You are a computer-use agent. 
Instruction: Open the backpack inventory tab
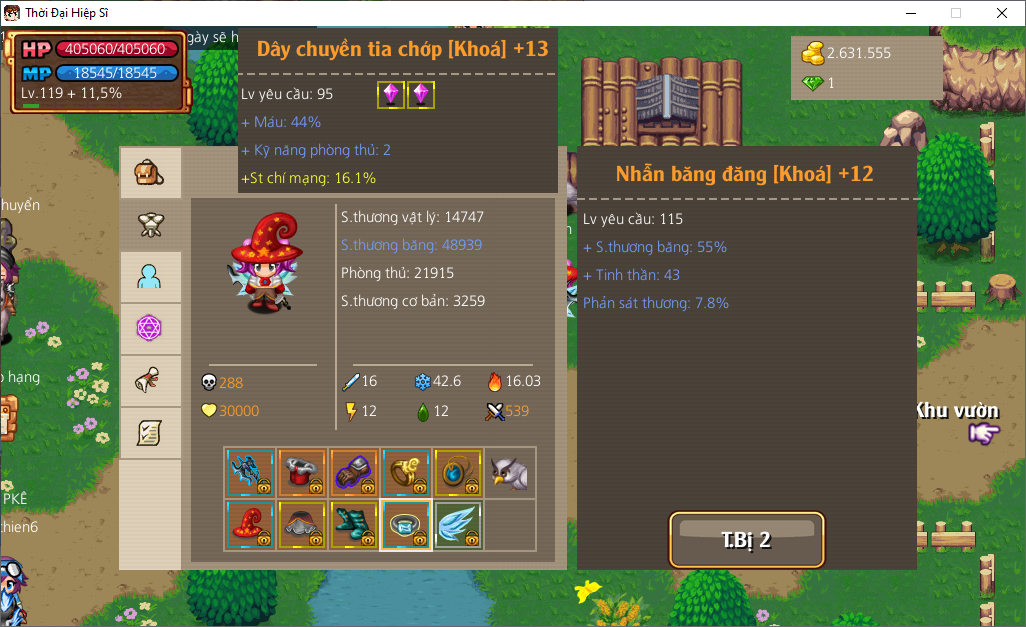(150, 173)
